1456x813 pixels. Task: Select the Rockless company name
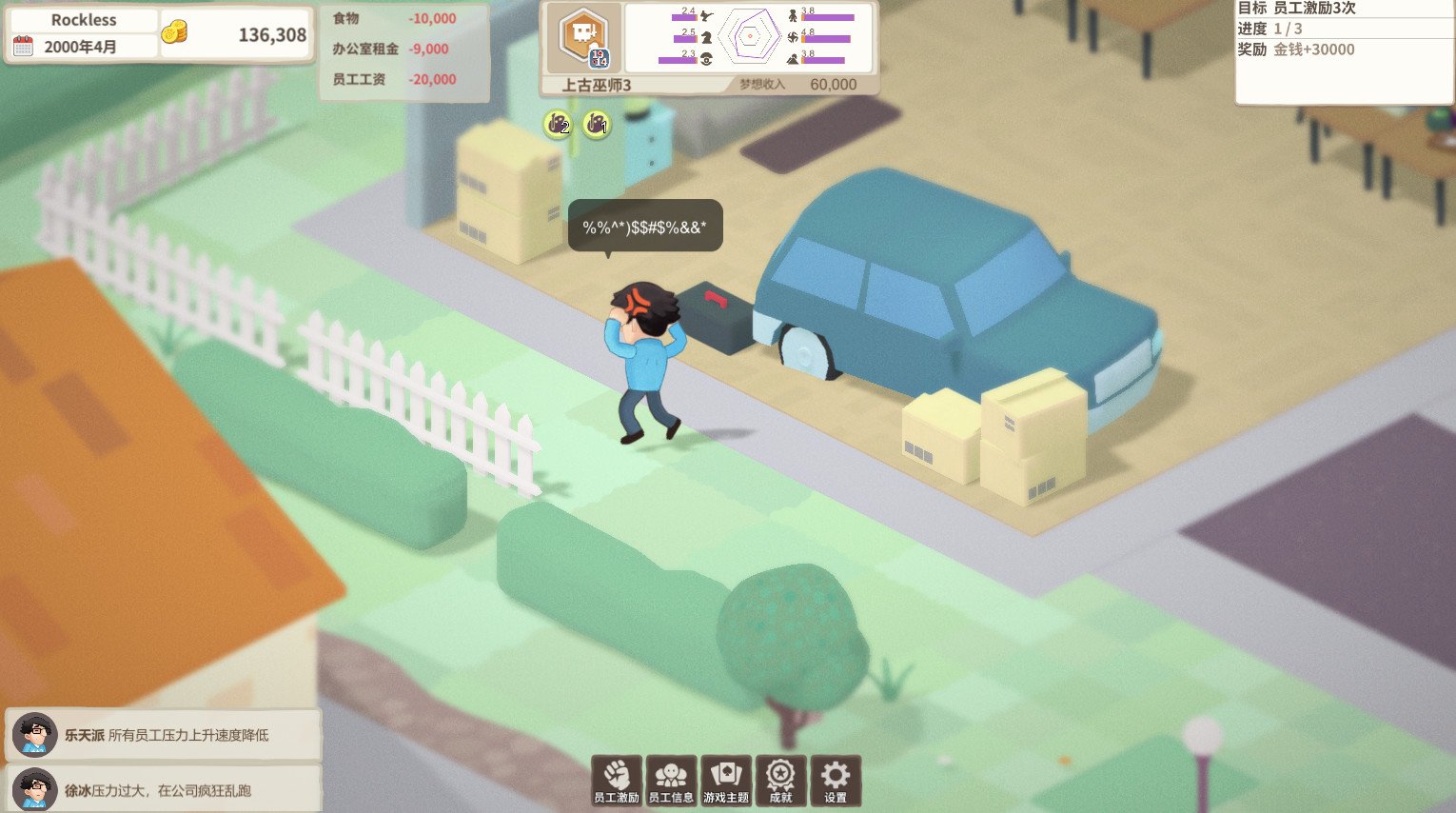tap(85, 19)
